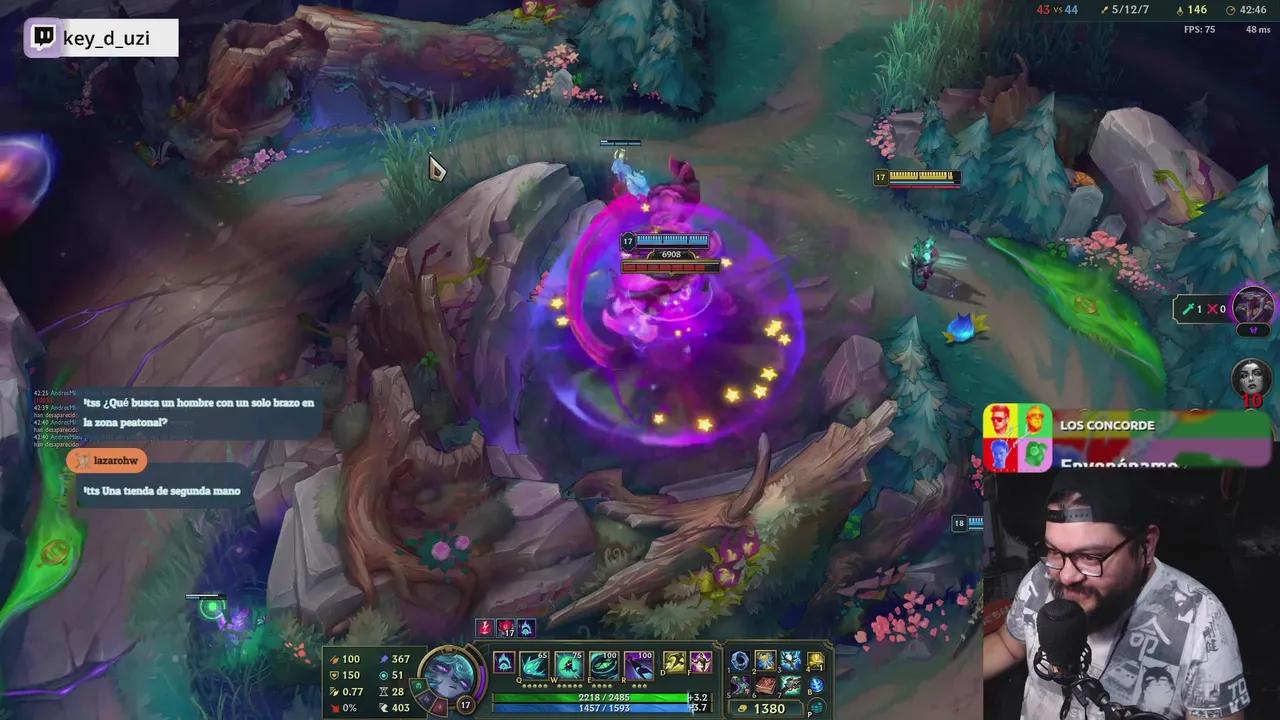
Task: Click the clock icon next to 42:46
Action: point(1230,9)
